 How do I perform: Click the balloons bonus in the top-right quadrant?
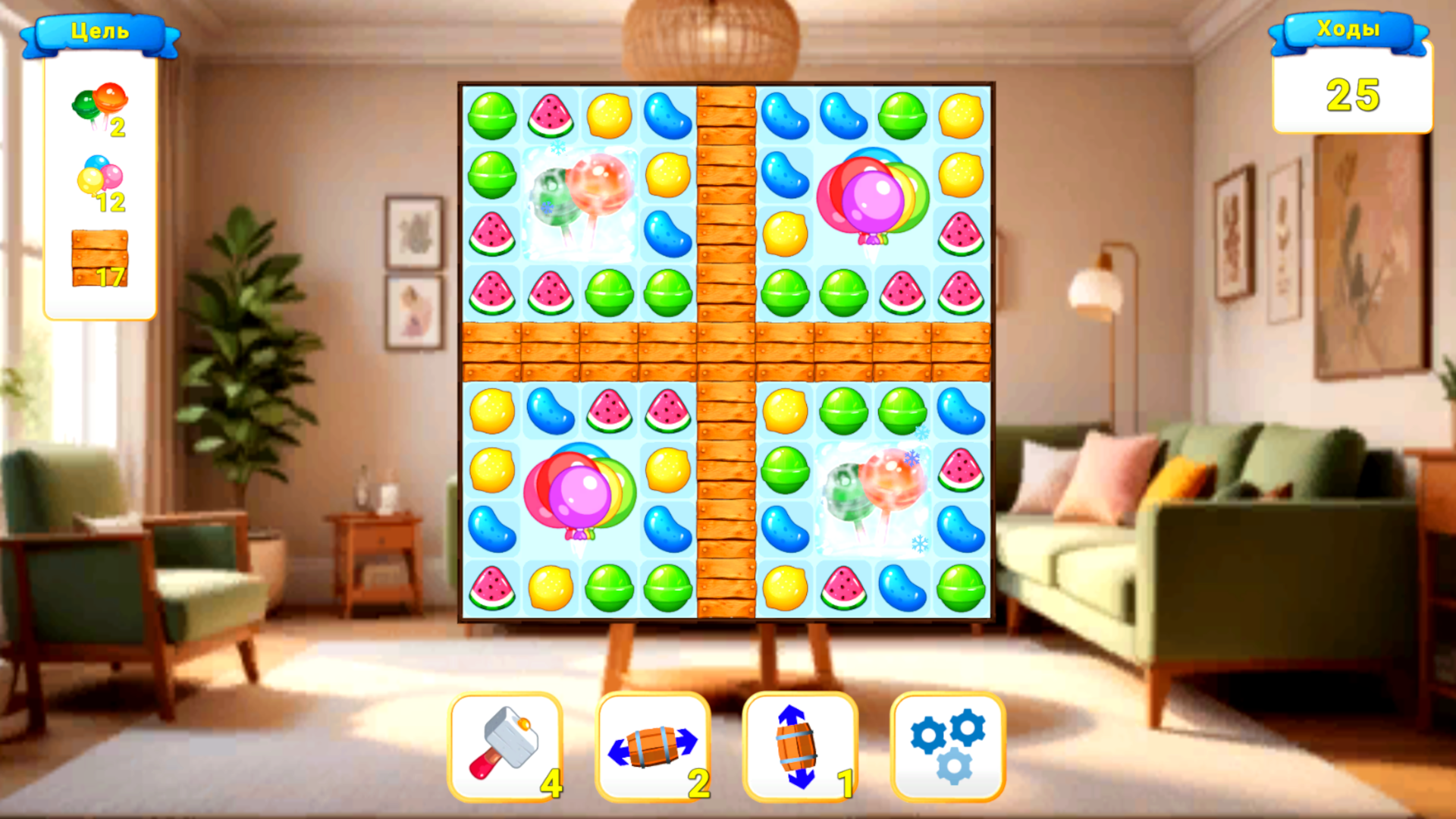872,197
